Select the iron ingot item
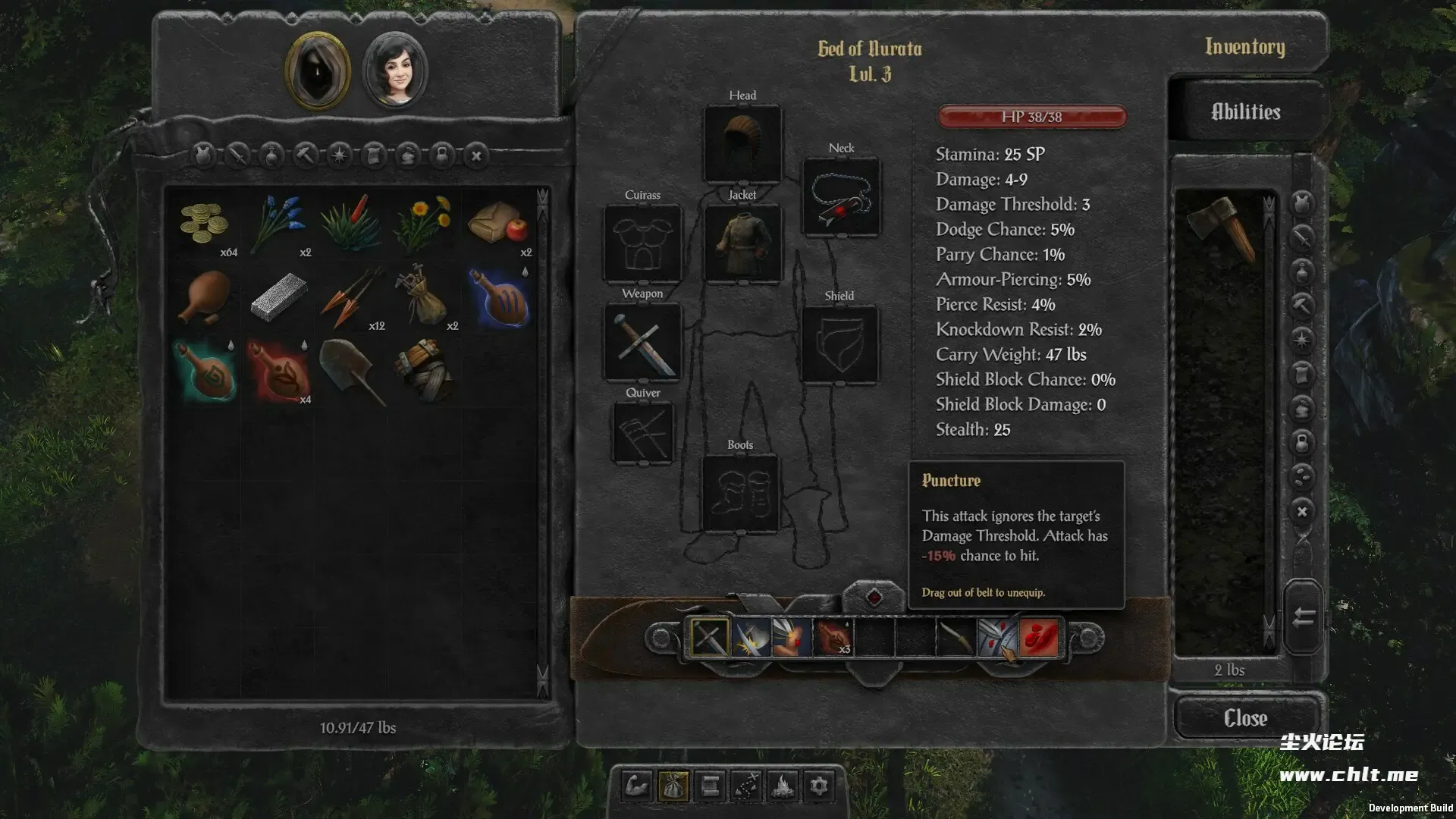Image resolution: width=1456 pixels, height=819 pixels. tap(278, 297)
